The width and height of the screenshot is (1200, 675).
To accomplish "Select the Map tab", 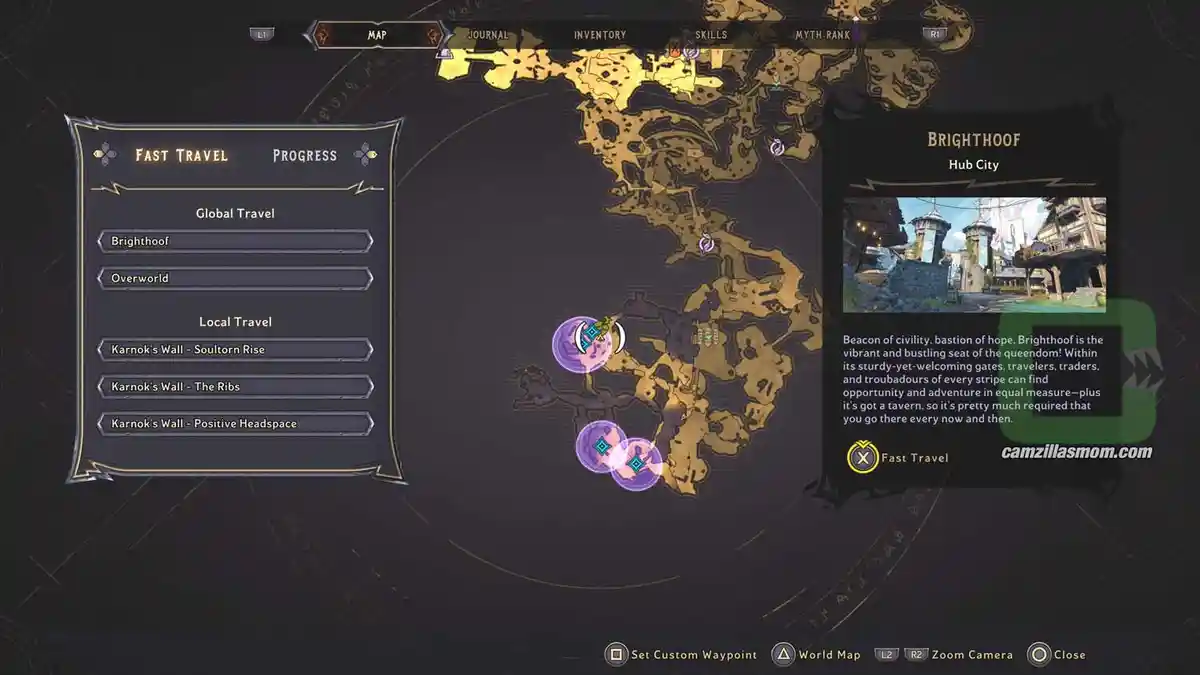I will pyautogui.click(x=377, y=35).
